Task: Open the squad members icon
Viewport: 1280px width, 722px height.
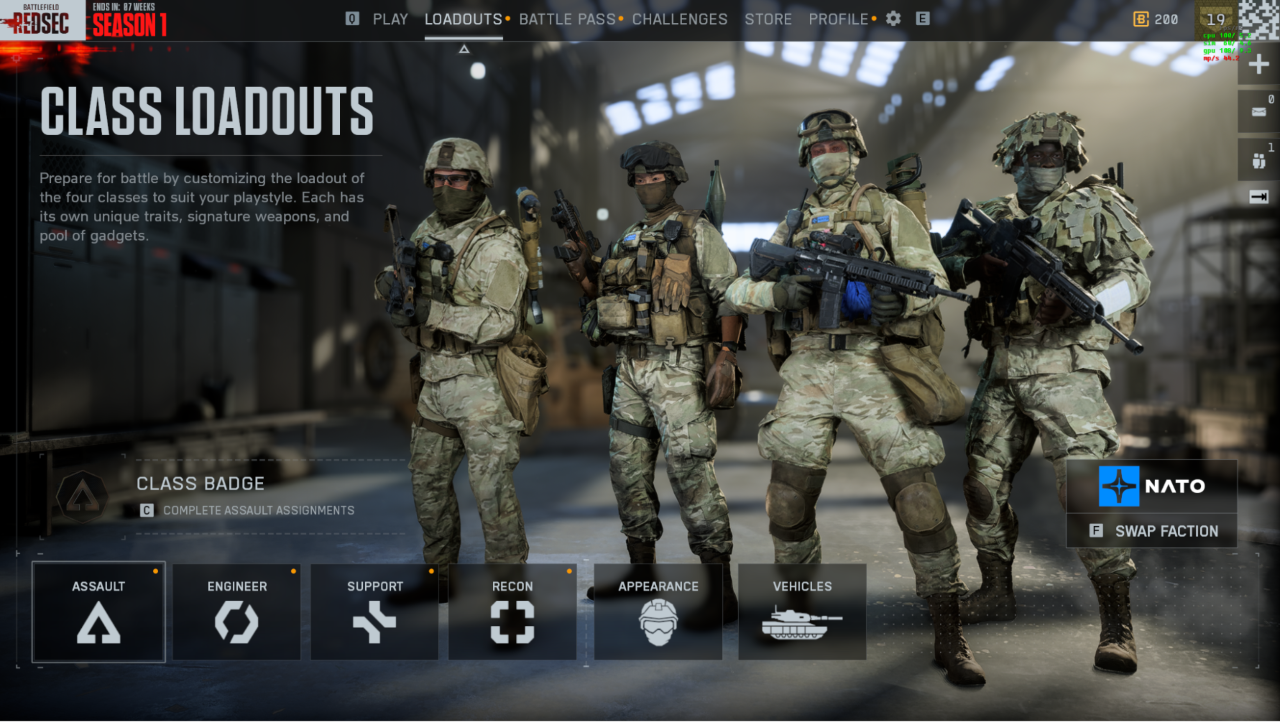Action: pyautogui.click(x=1258, y=159)
